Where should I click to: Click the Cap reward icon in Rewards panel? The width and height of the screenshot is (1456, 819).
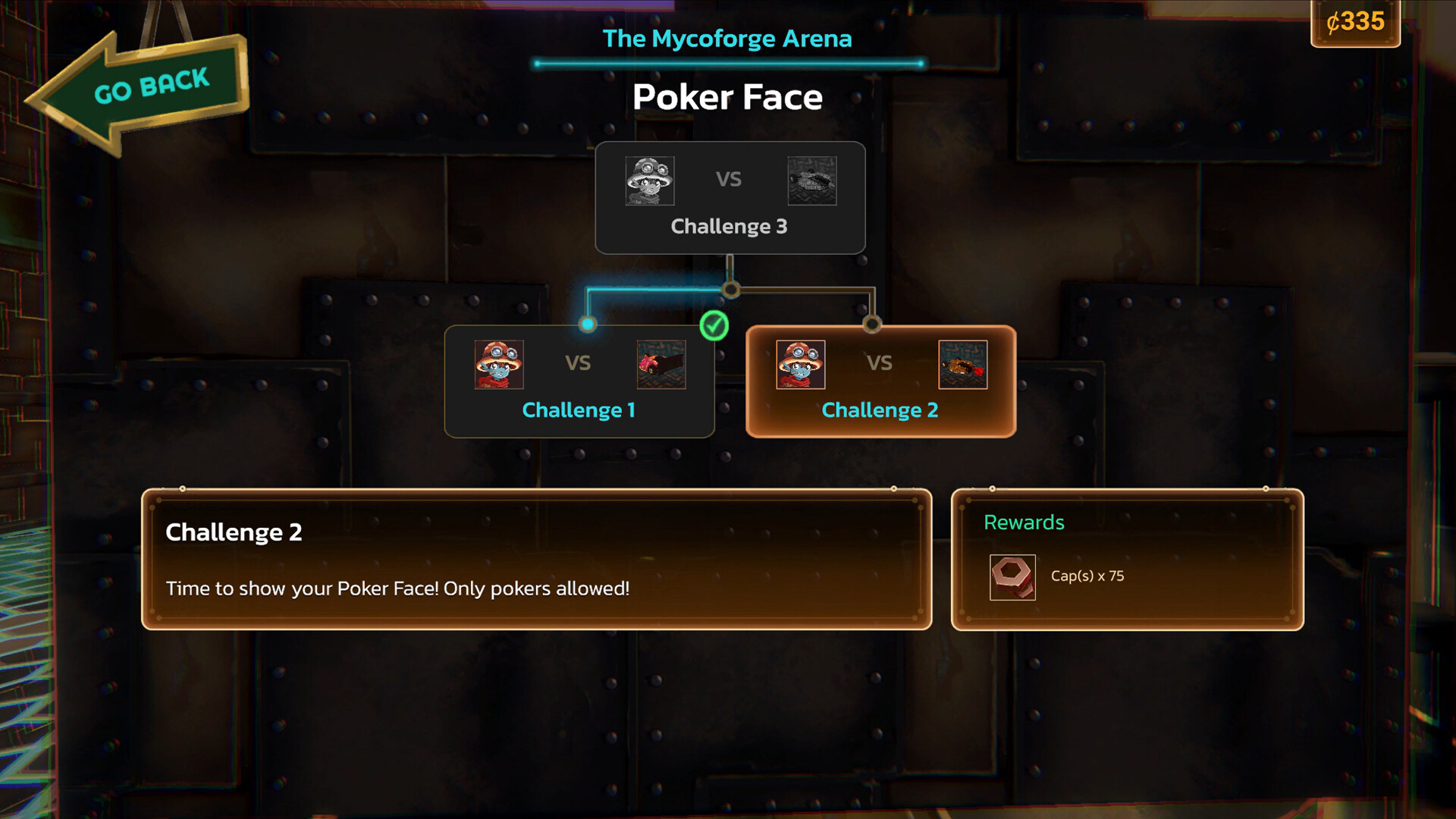pos(1012,577)
